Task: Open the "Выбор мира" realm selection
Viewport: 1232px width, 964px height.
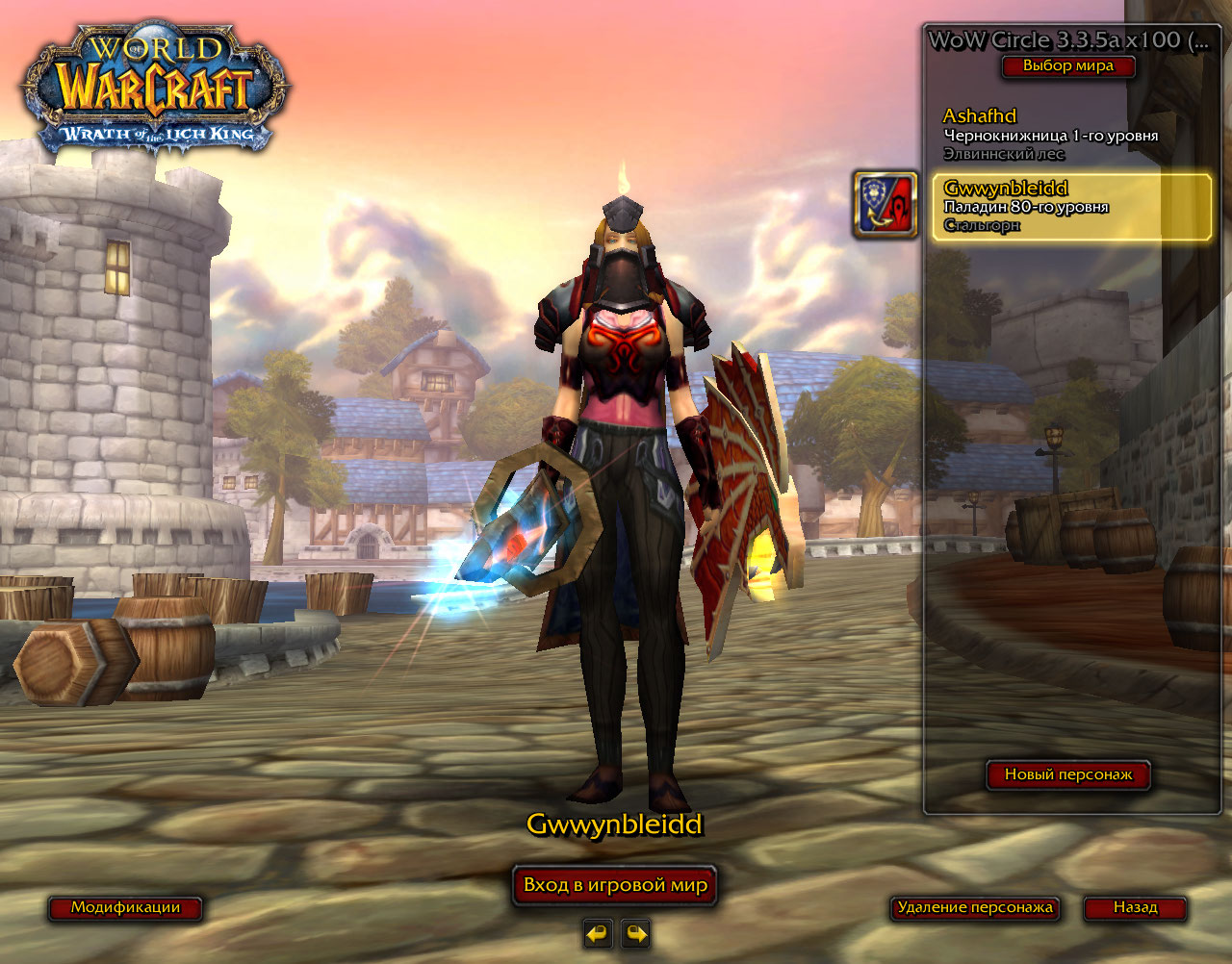Action: pyautogui.click(x=1067, y=66)
